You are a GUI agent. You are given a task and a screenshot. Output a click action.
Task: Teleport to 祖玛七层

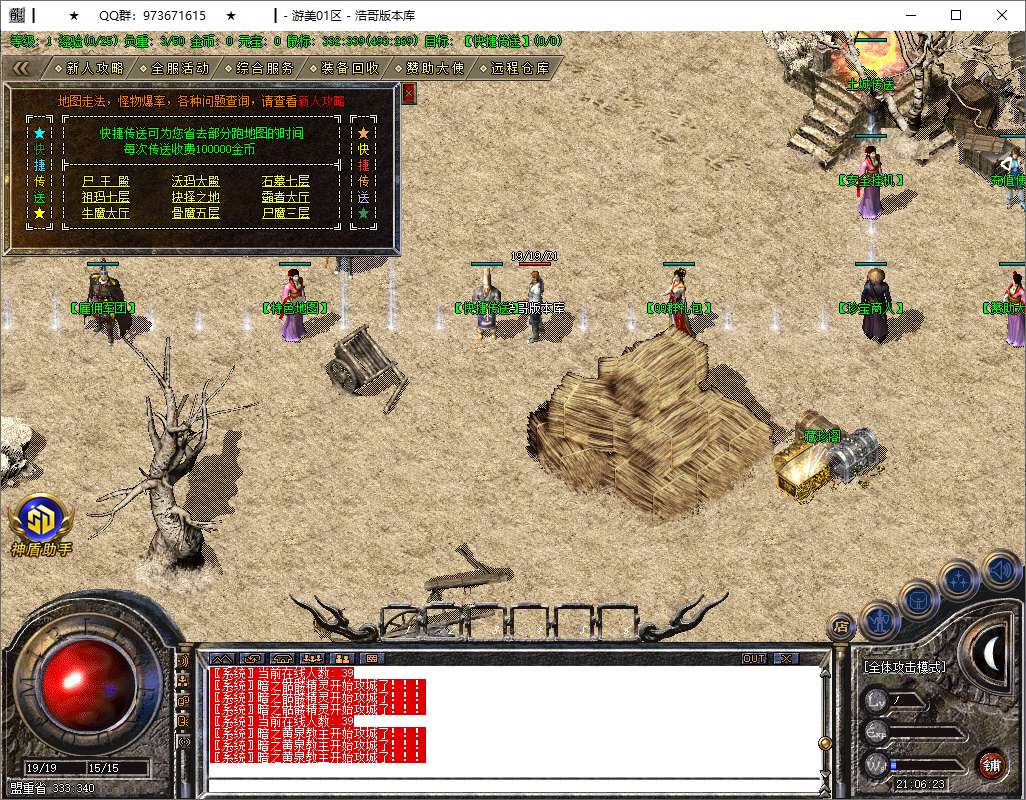coord(106,197)
